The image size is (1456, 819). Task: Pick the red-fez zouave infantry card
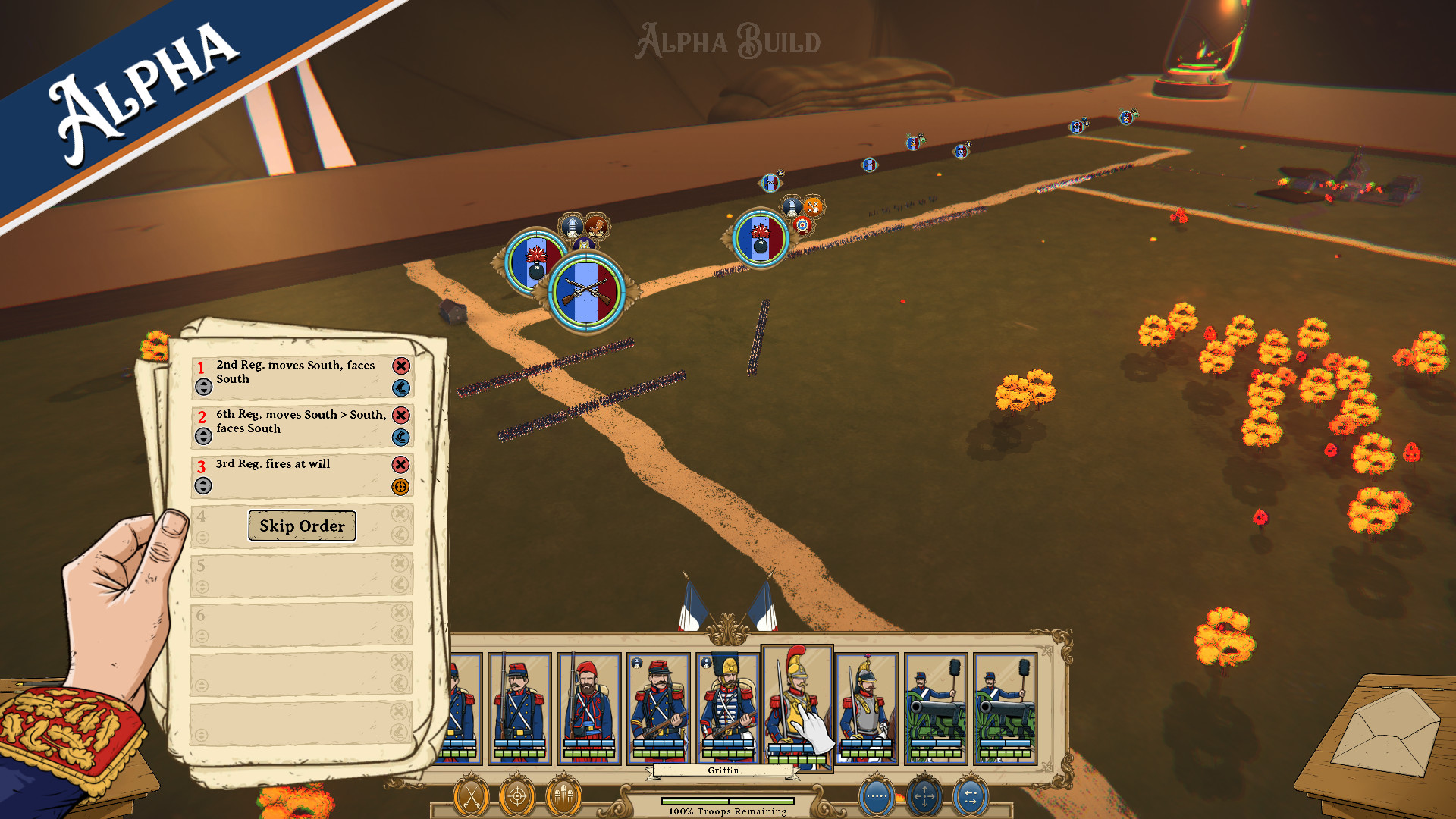pyautogui.click(x=589, y=708)
